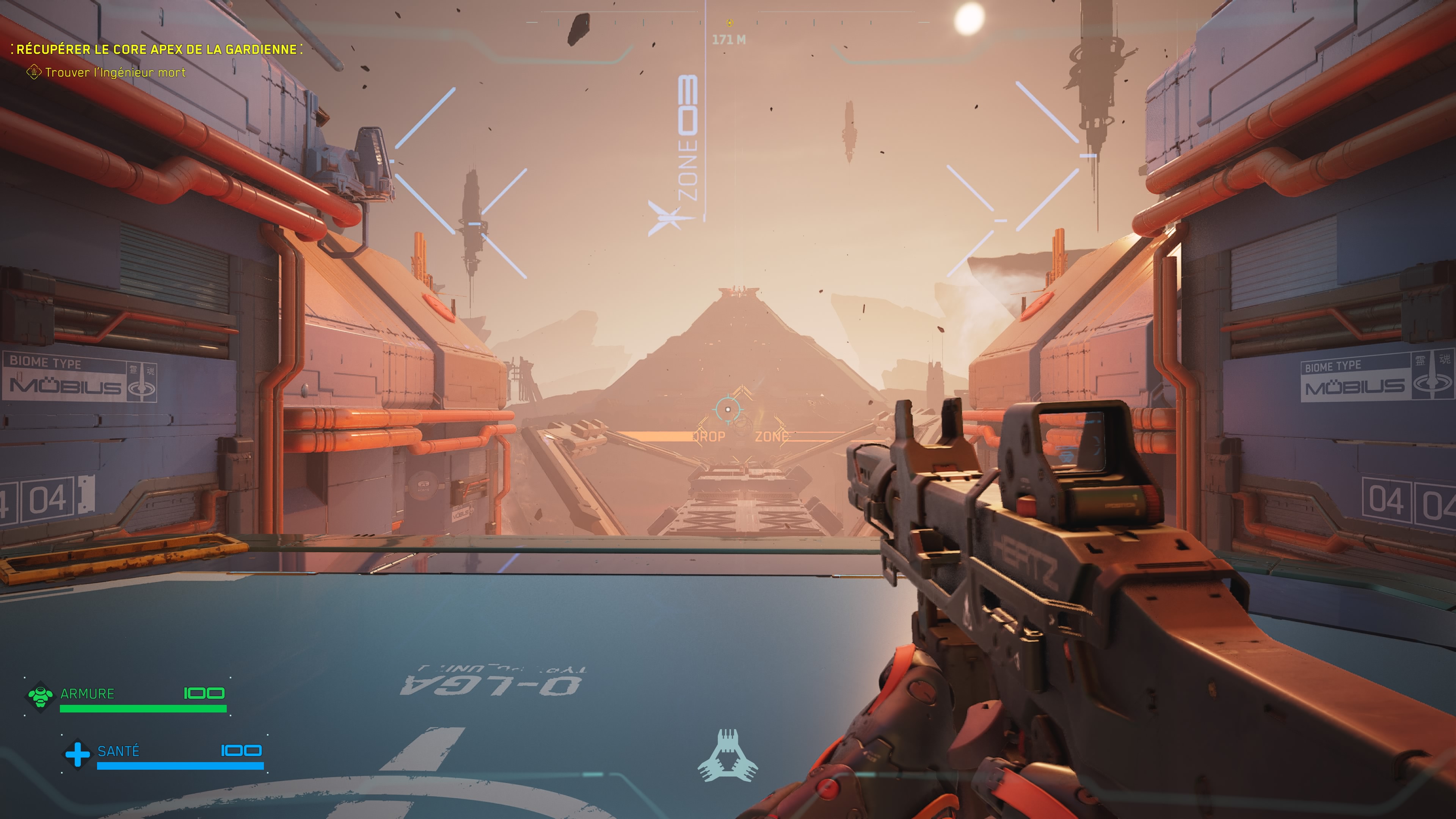Click the 'Trouver l'Ingénieur mort' objective icon
Screen dimensions: 1456x819
tap(34, 72)
